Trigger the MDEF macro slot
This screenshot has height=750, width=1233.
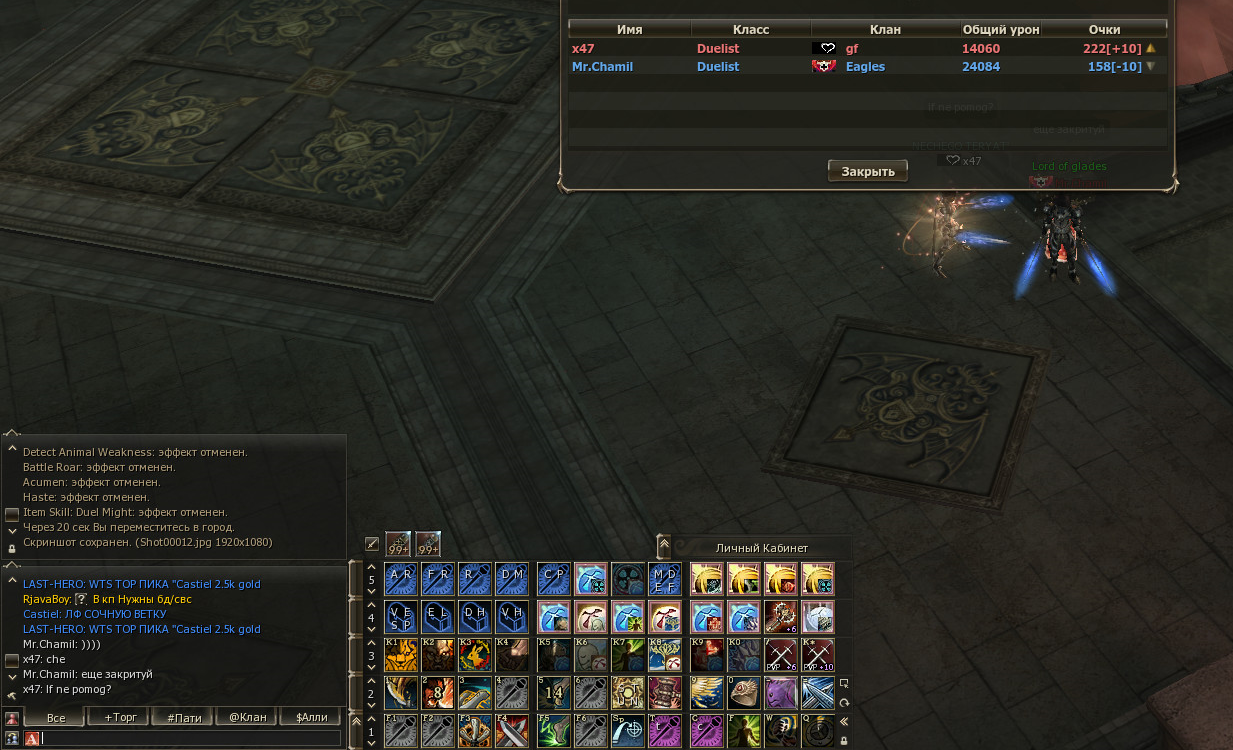coord(665,579)
